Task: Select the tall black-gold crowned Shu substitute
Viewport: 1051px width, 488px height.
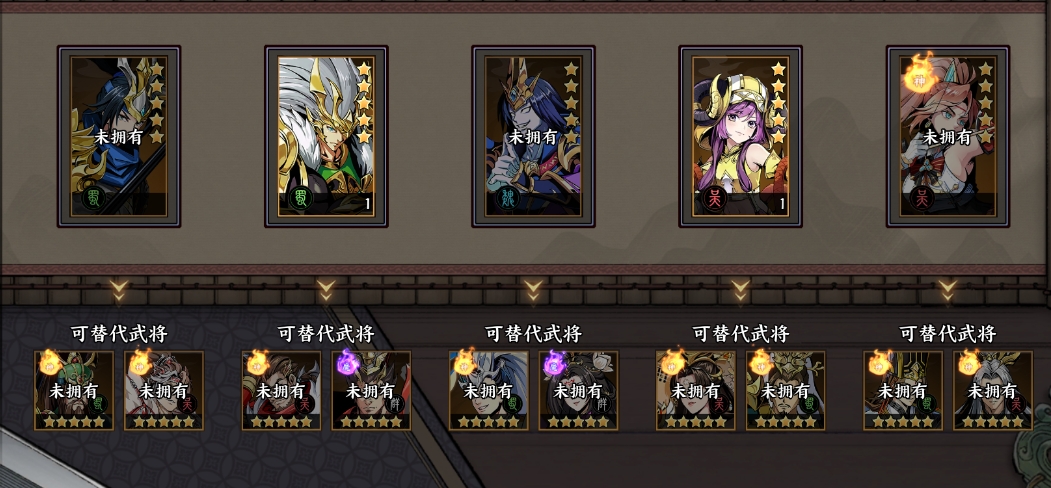Action: point(903,390)
